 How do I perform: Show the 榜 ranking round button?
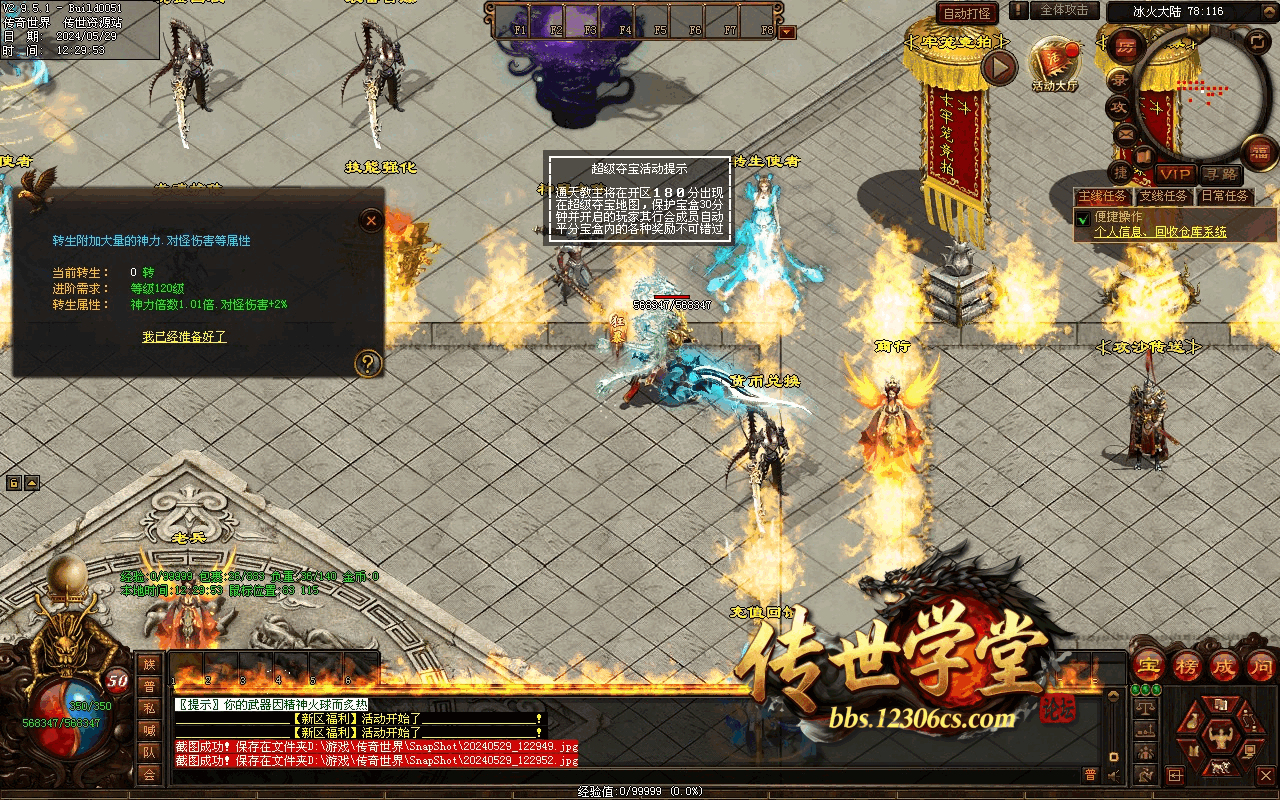(1188, 666)
